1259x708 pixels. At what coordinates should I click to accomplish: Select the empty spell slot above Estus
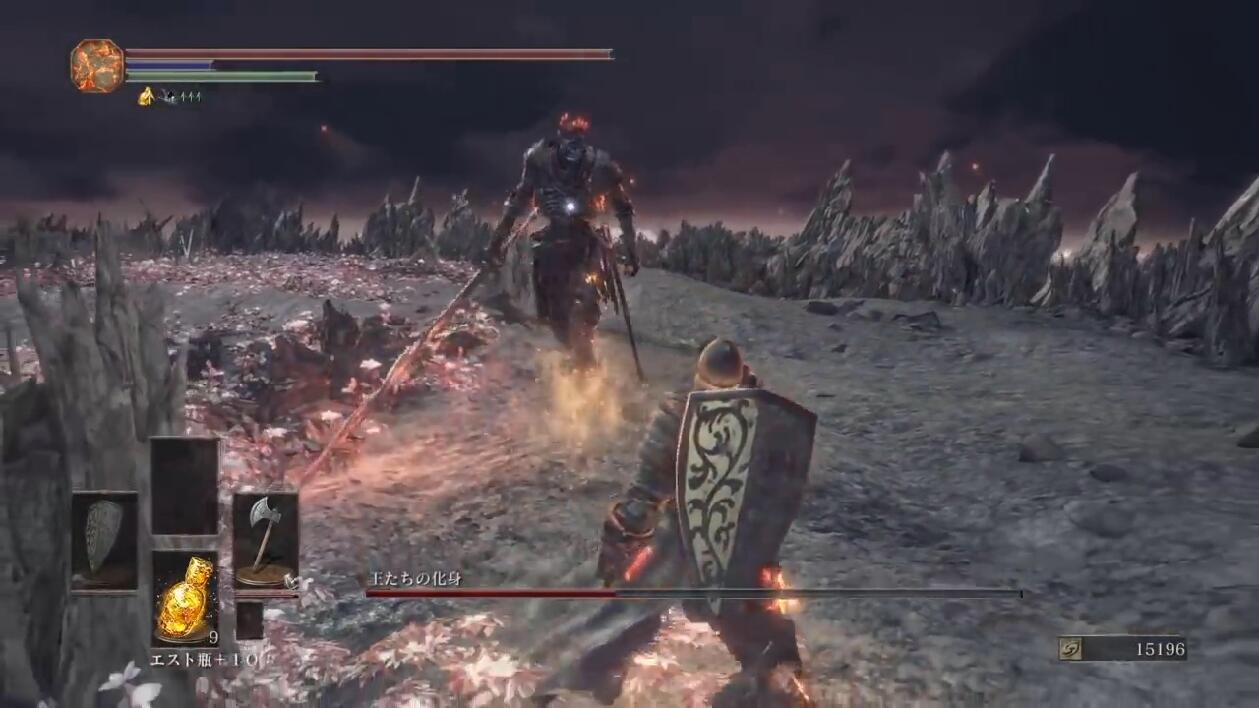click(x=185, y=485)
